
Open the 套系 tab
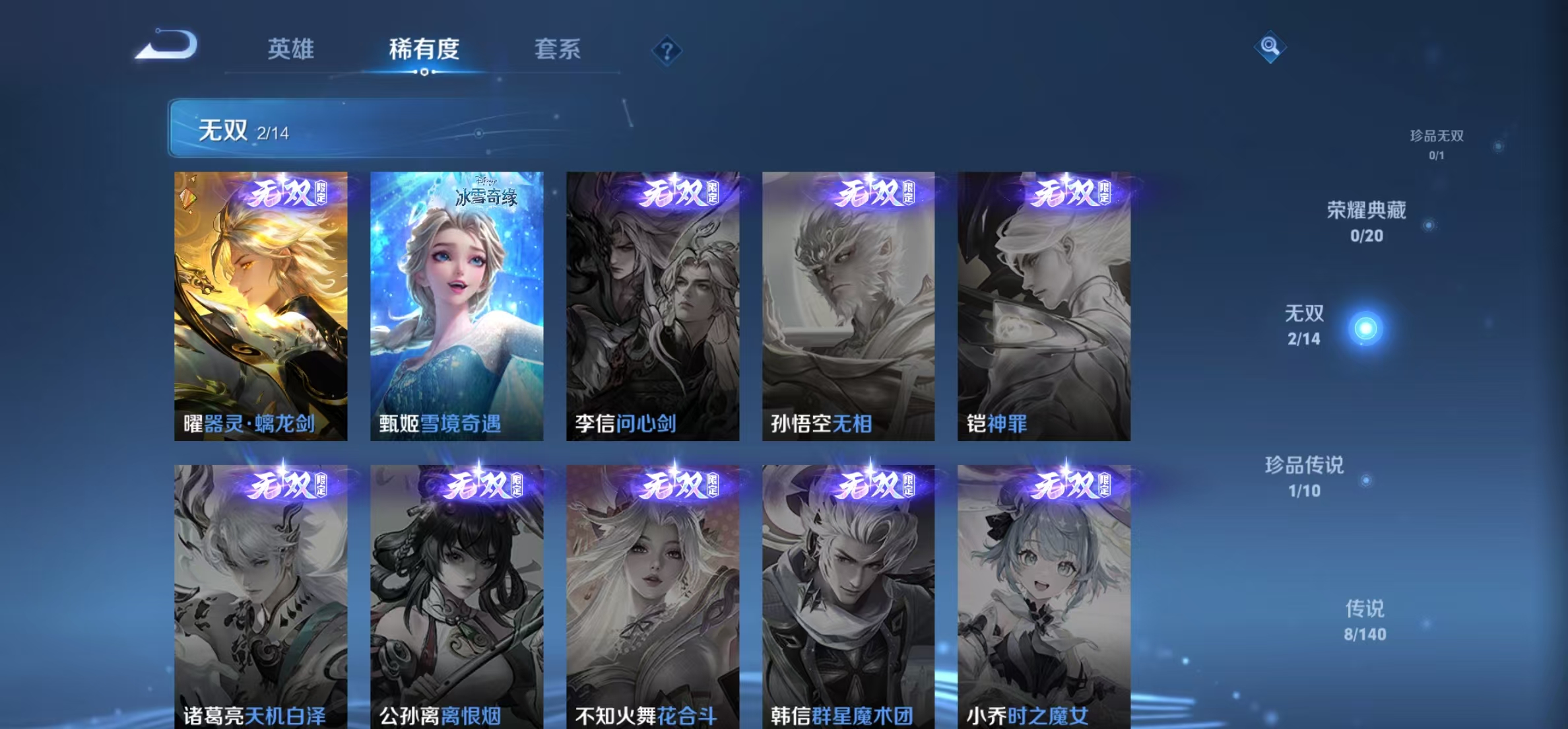point(558,49)
